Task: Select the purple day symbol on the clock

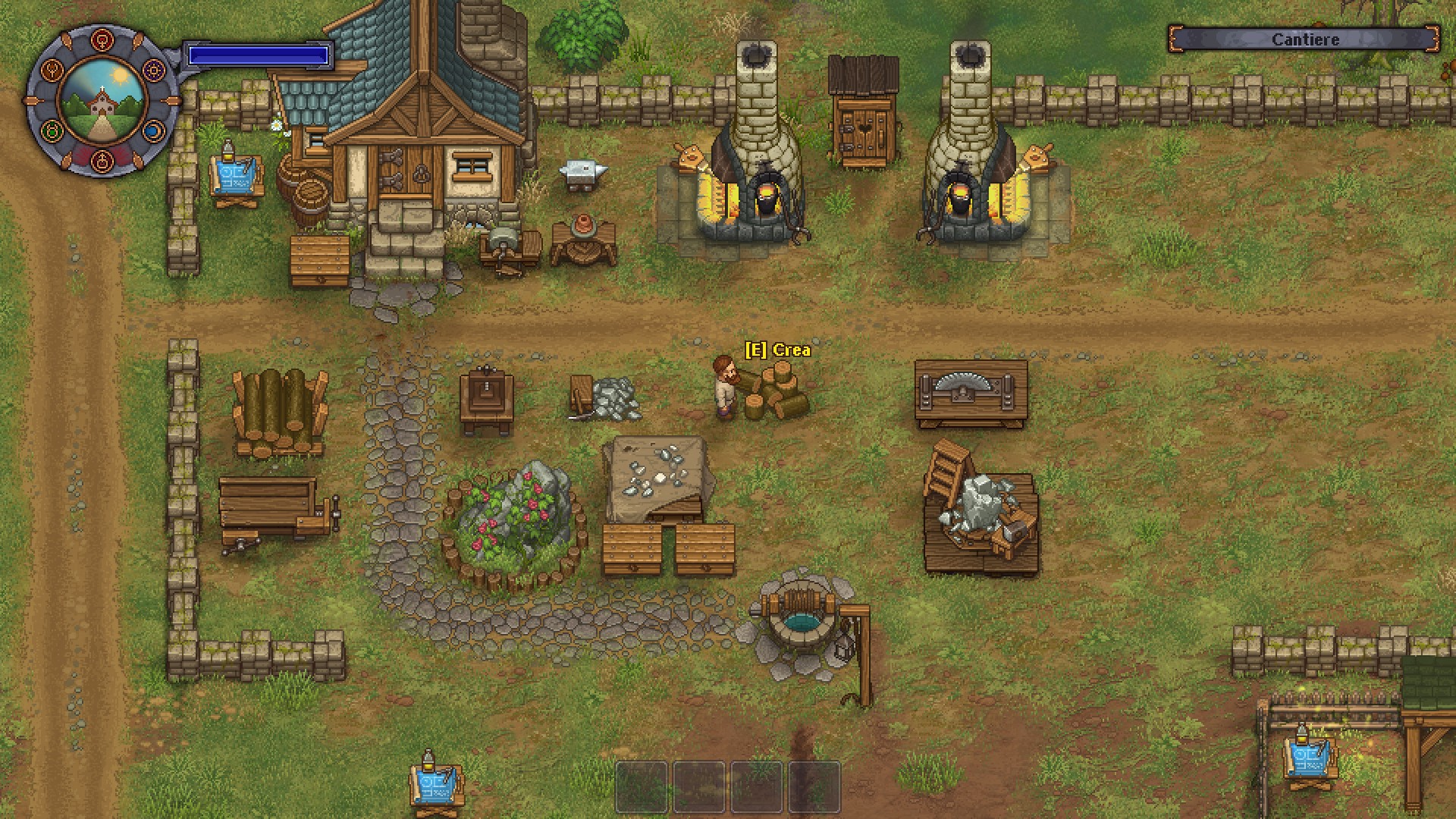Action: pyautogui.click(x=155, y=71)
